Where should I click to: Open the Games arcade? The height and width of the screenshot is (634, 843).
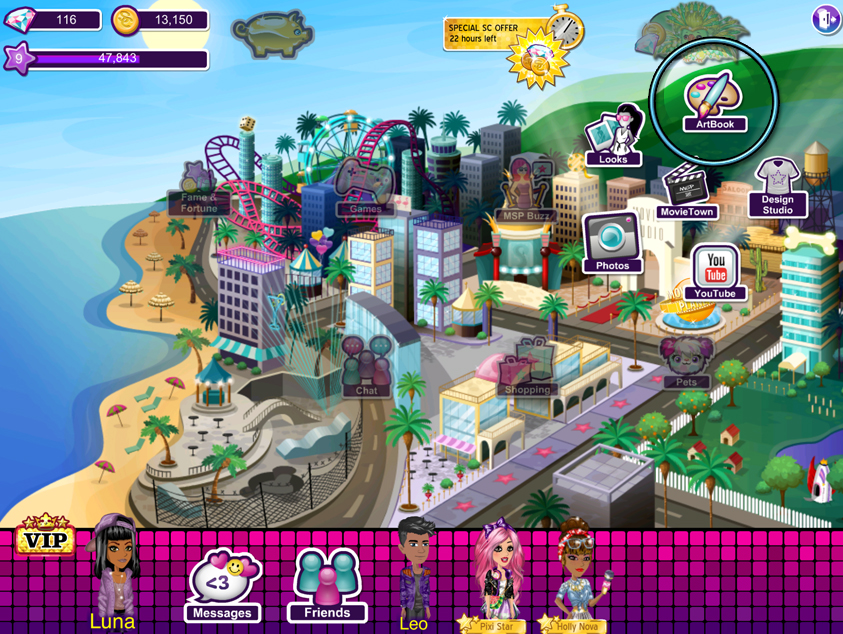364,187
